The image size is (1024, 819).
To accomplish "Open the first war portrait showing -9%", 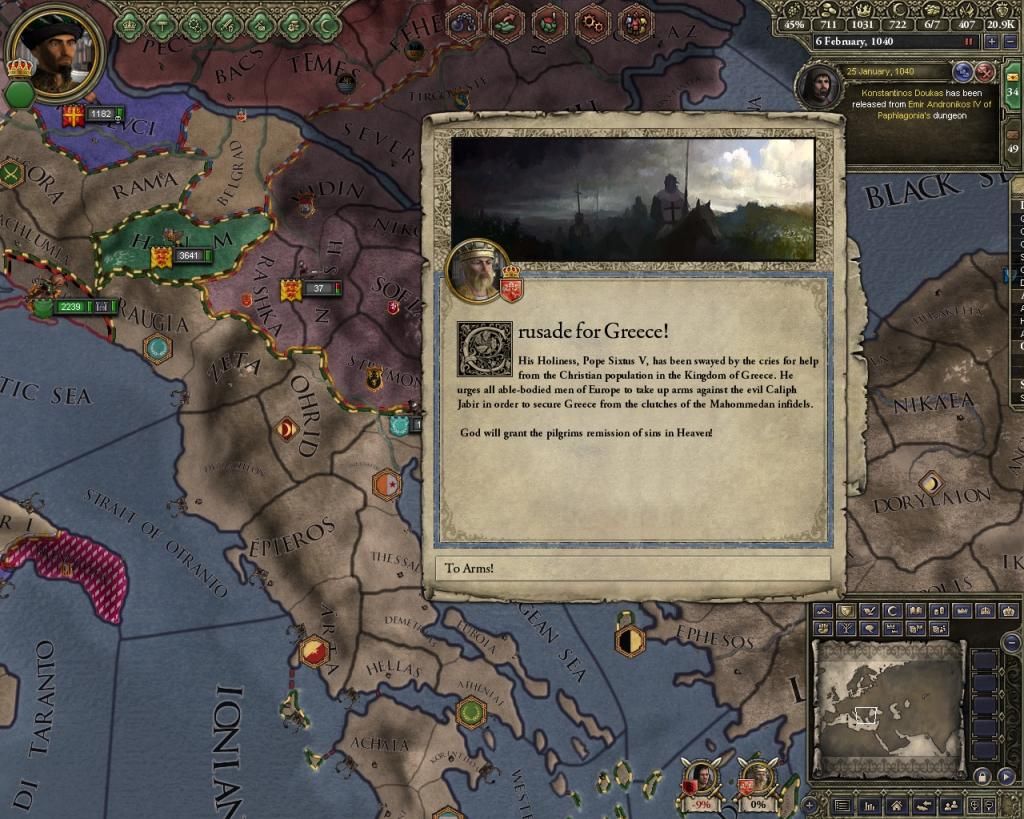I will (x=704, y=777).
